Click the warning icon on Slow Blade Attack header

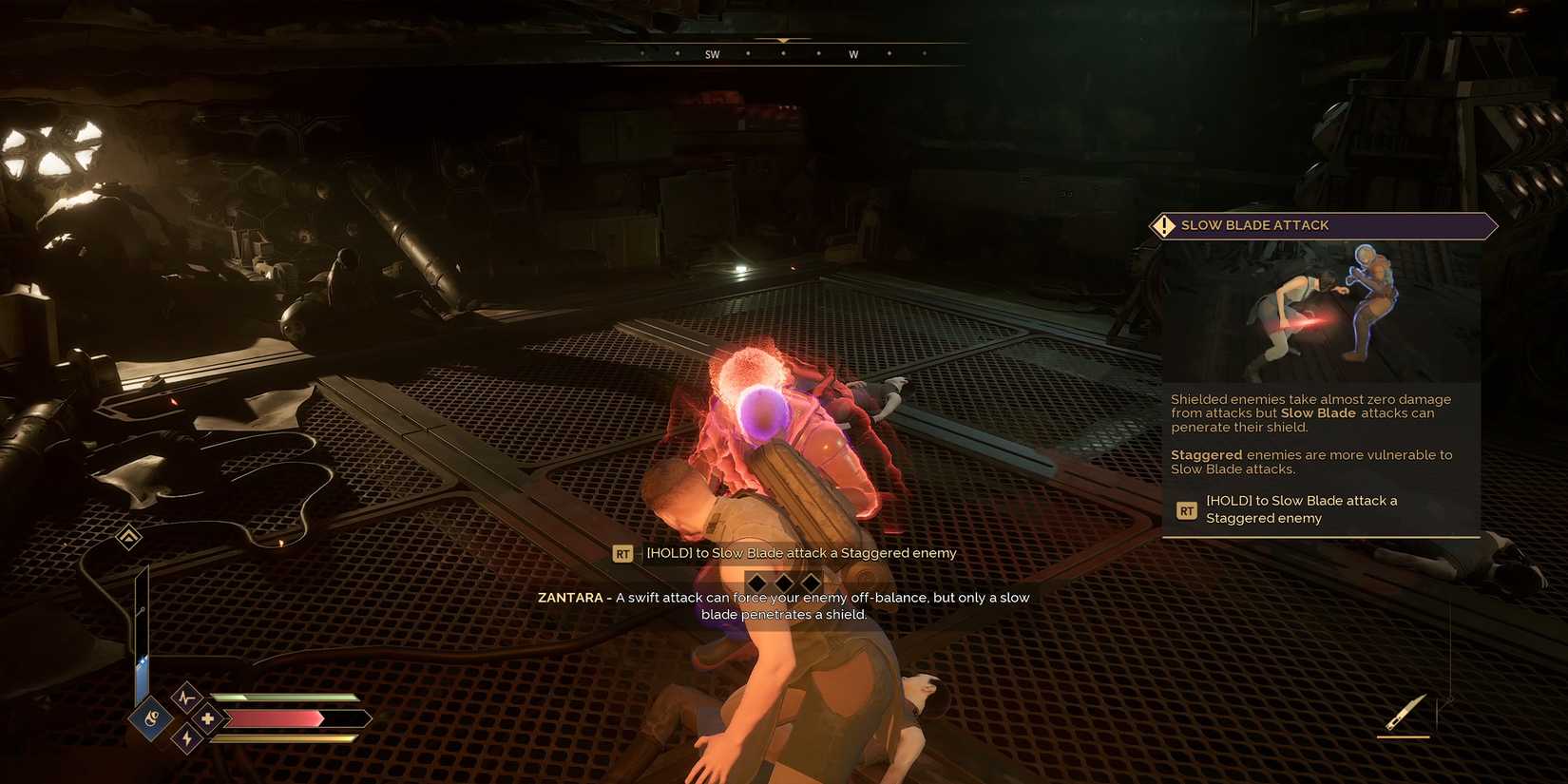click(1163, 225)
